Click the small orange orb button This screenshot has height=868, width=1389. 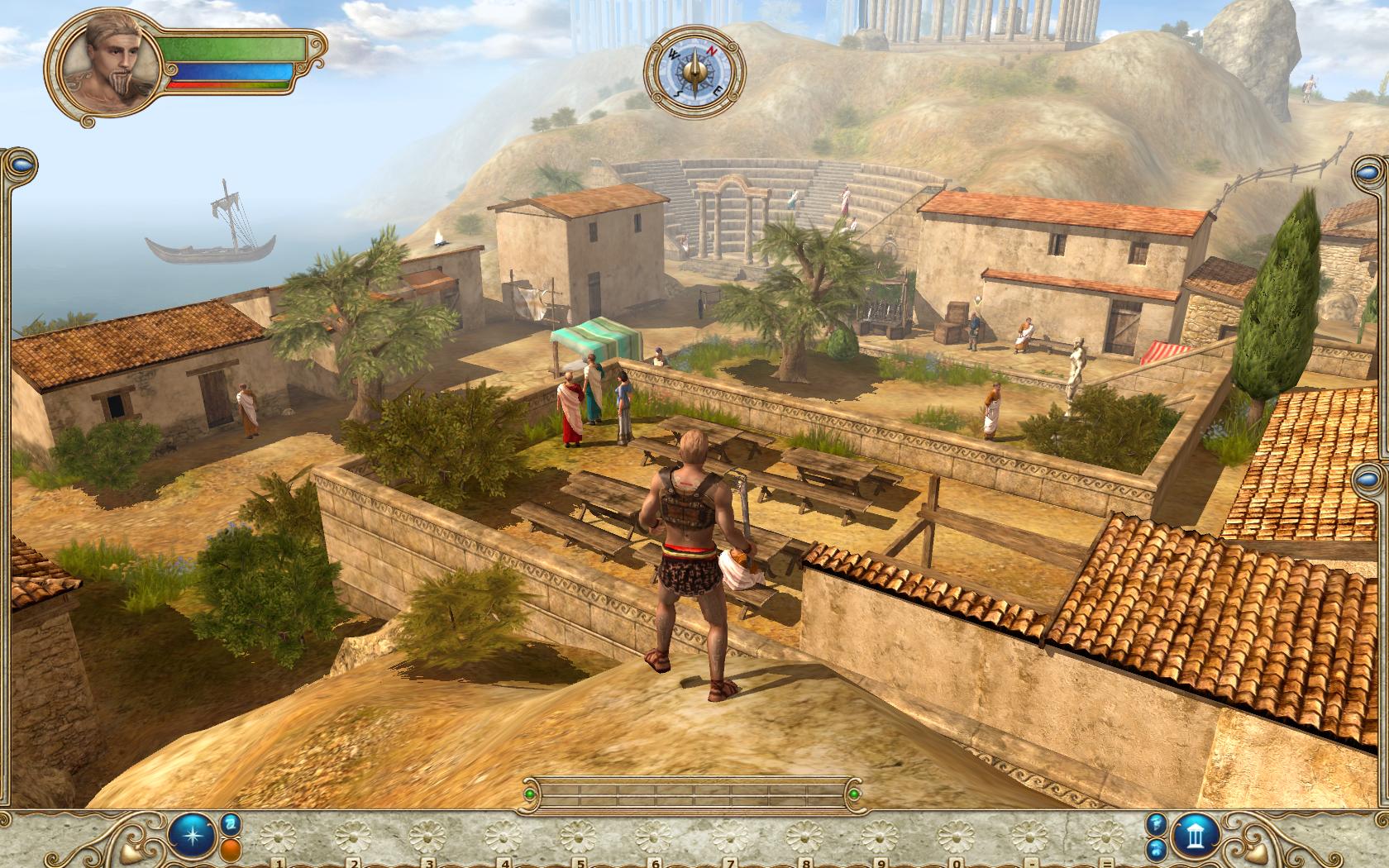230,850
